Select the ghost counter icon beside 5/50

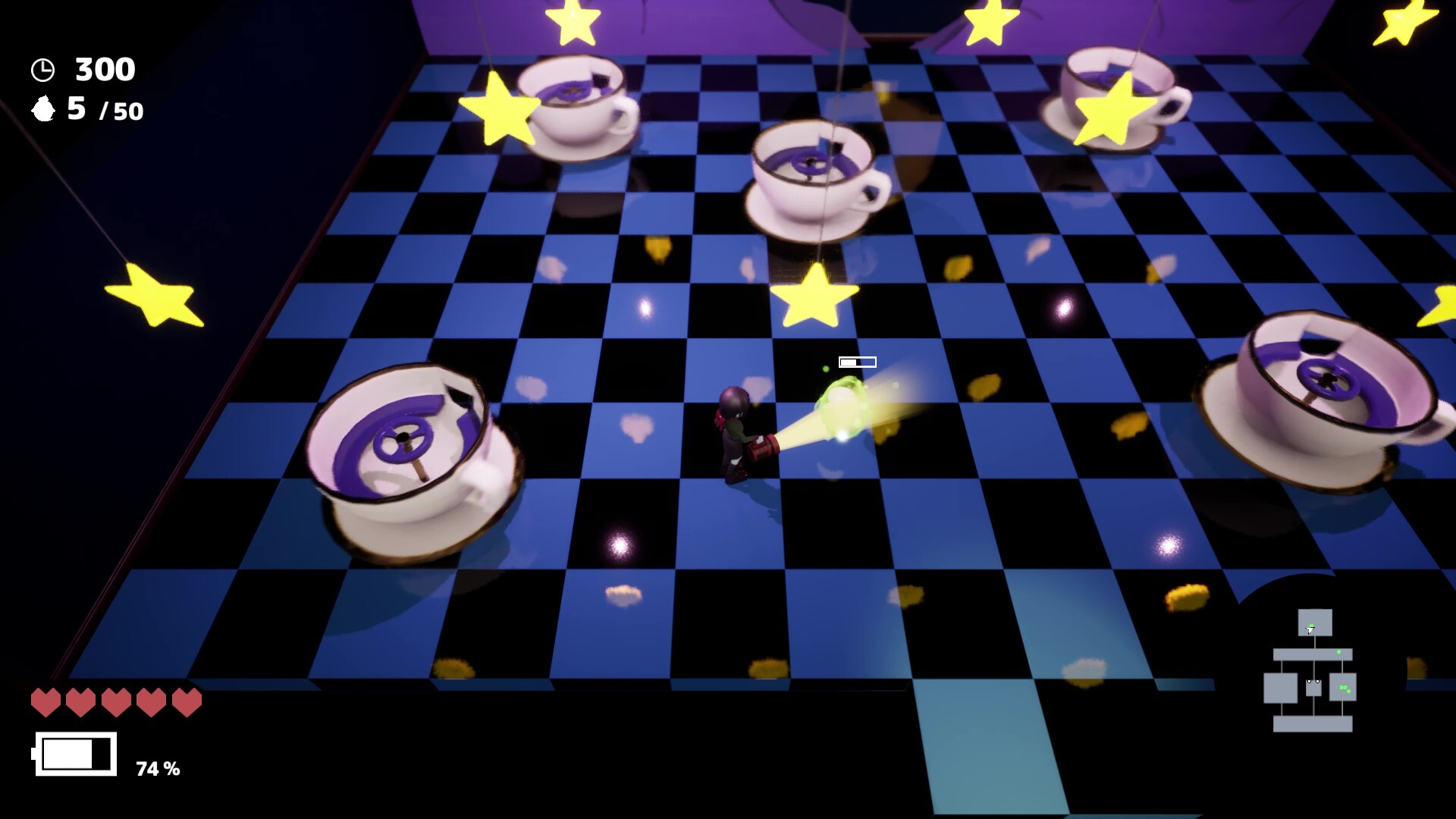tap(43, 110)
